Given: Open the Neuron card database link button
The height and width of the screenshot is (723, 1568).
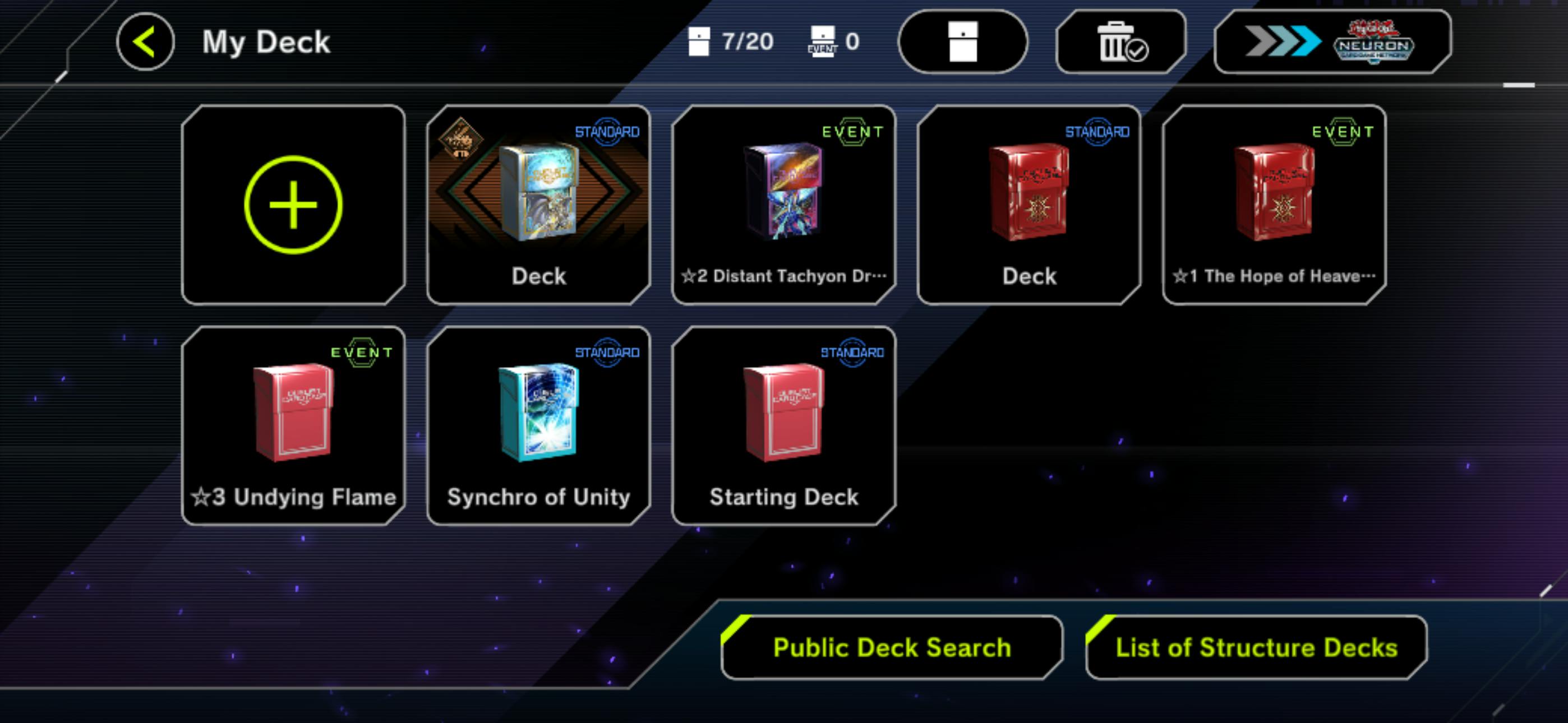Looking at the screenshot, I should (x=1332, y=41).
